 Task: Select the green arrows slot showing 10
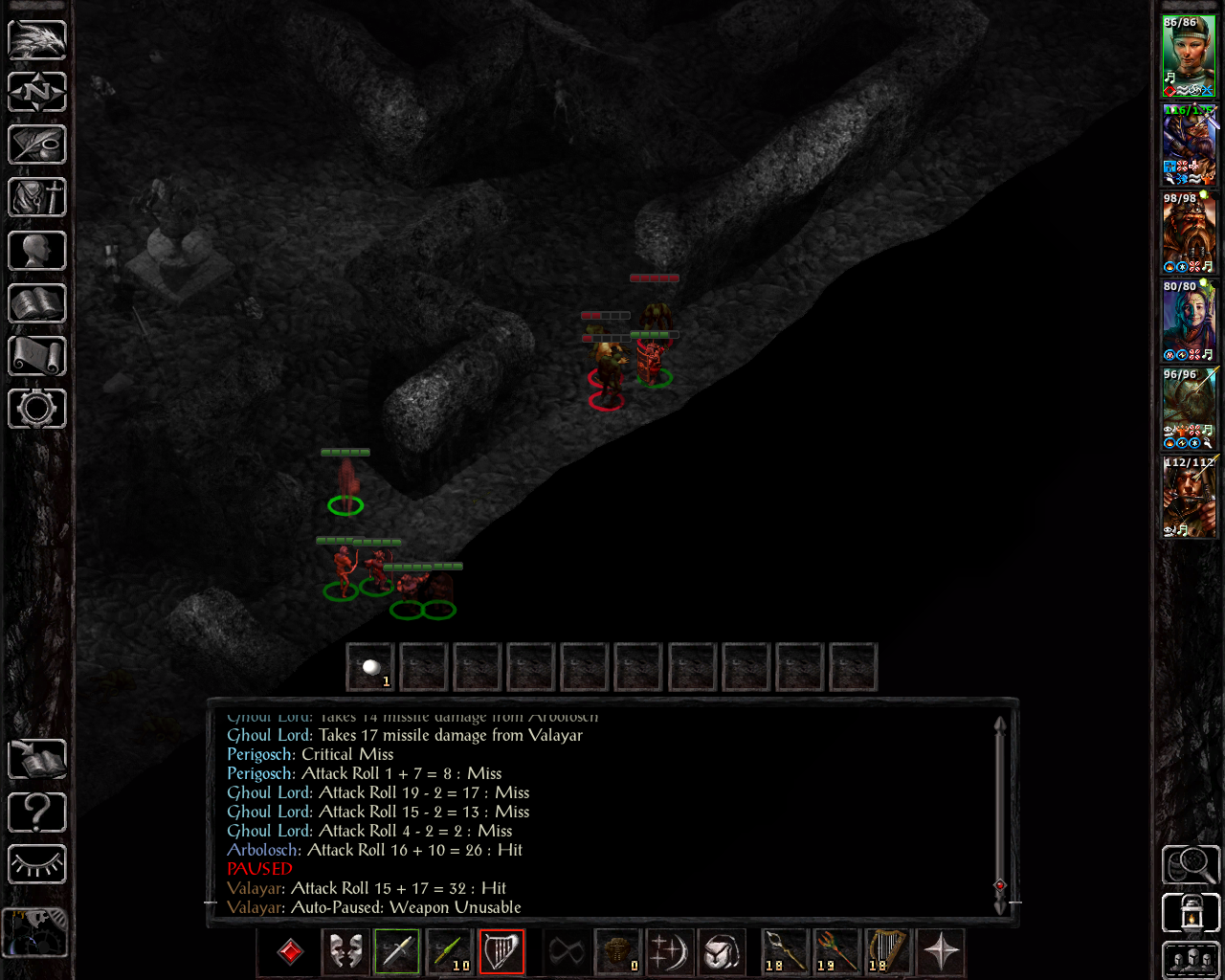[449, 951]
